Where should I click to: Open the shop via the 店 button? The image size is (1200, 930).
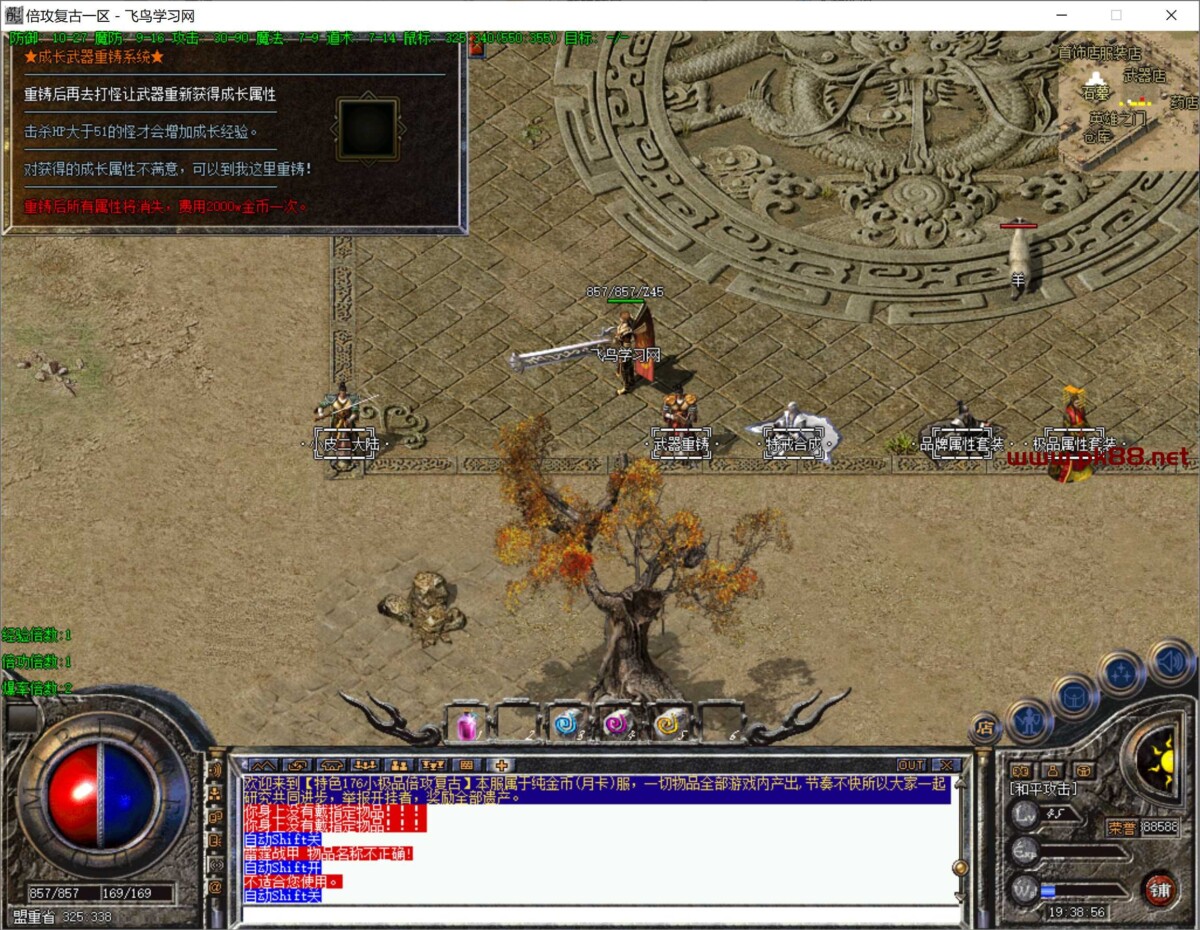pos(985,728)
